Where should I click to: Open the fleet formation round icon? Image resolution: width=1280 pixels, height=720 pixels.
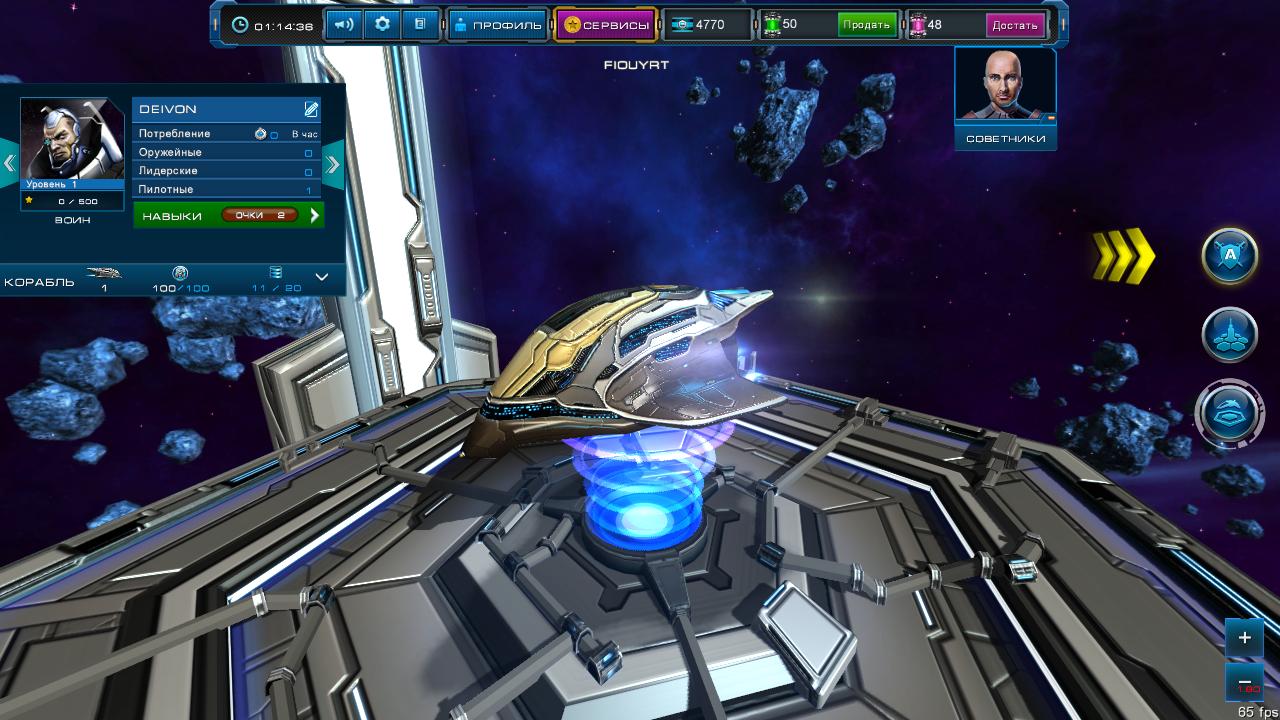pyautogui.click(x=1229, y=335)
